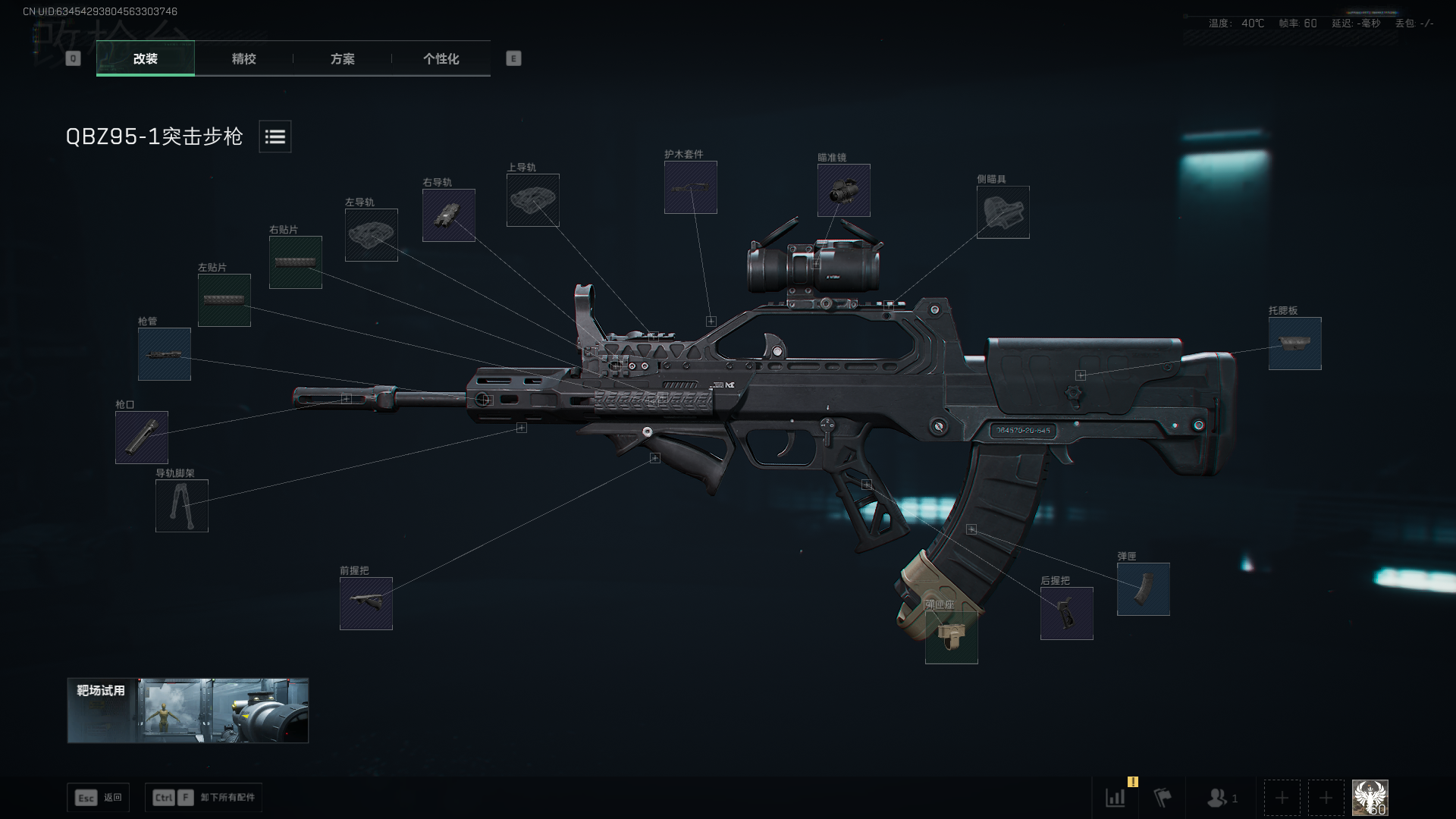Open the 瞄准镜 scope slot

(844, 190)
